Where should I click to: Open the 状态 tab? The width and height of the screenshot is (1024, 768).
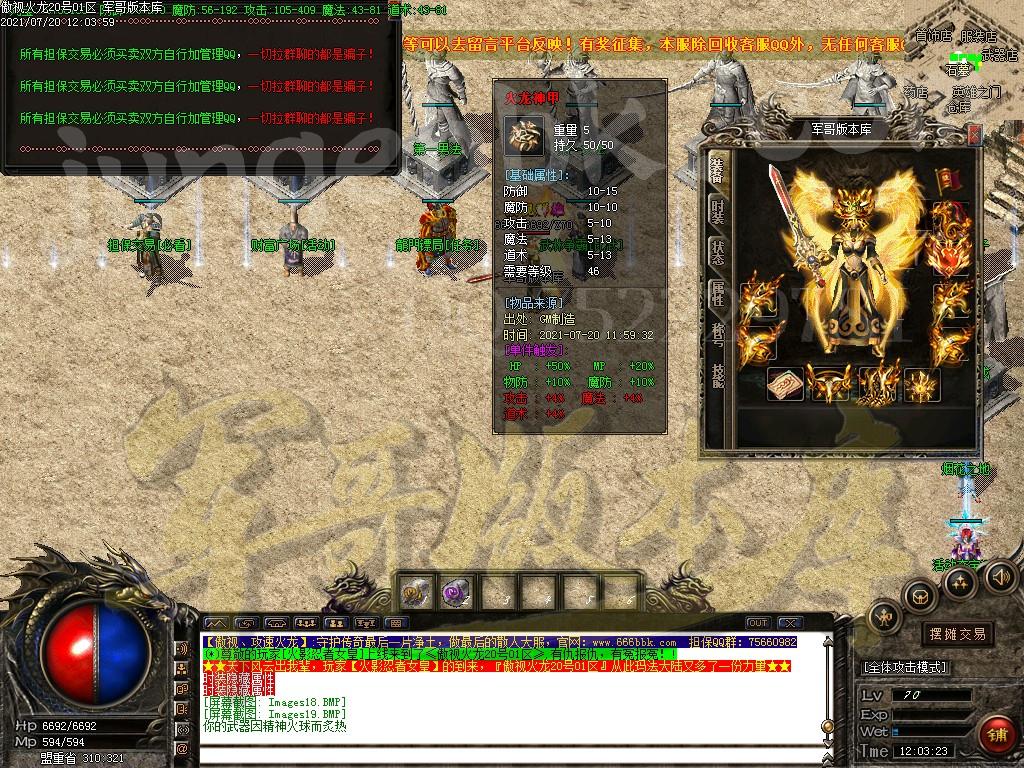click(x=717, y=251)
